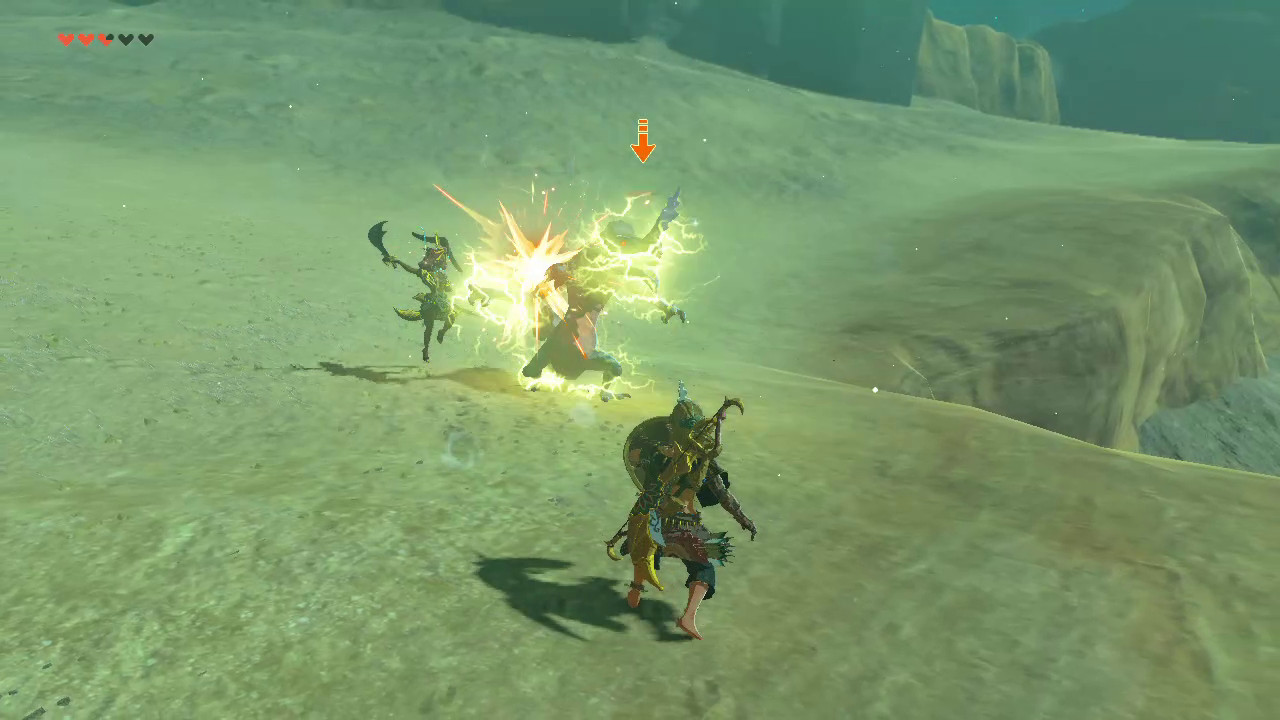Click the half-filled red heart icon
This screenshot has height=720, width=1280.
(105, 40)
